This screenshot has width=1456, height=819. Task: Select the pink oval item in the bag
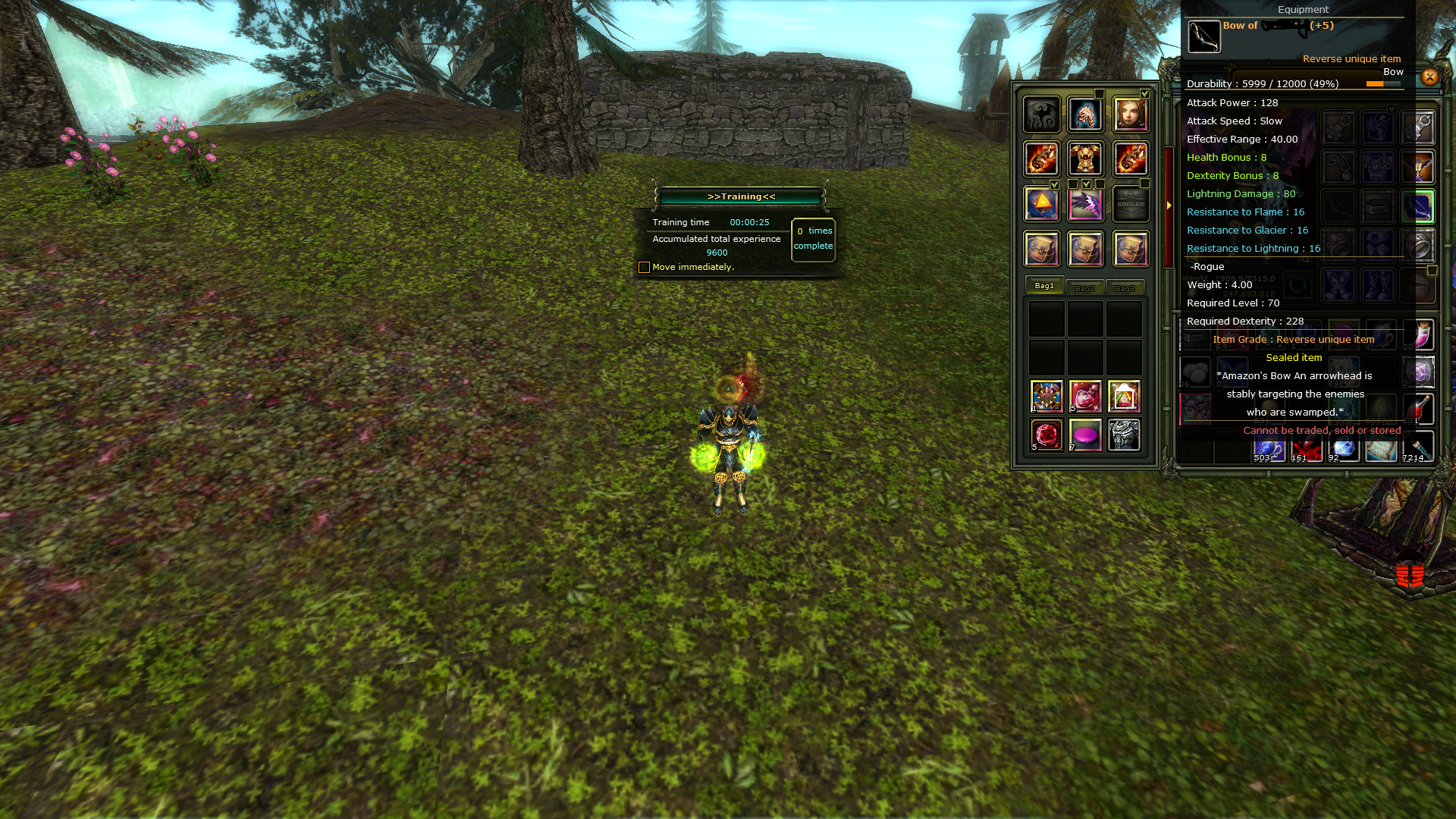[1085, 435]
